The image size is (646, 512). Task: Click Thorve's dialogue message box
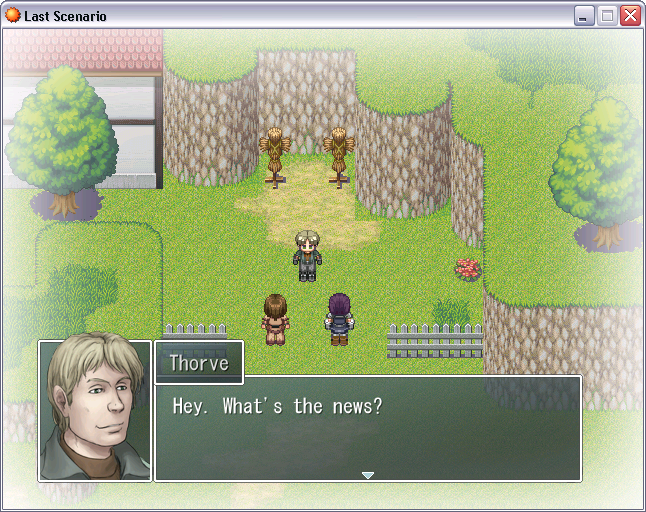point(367,428)
